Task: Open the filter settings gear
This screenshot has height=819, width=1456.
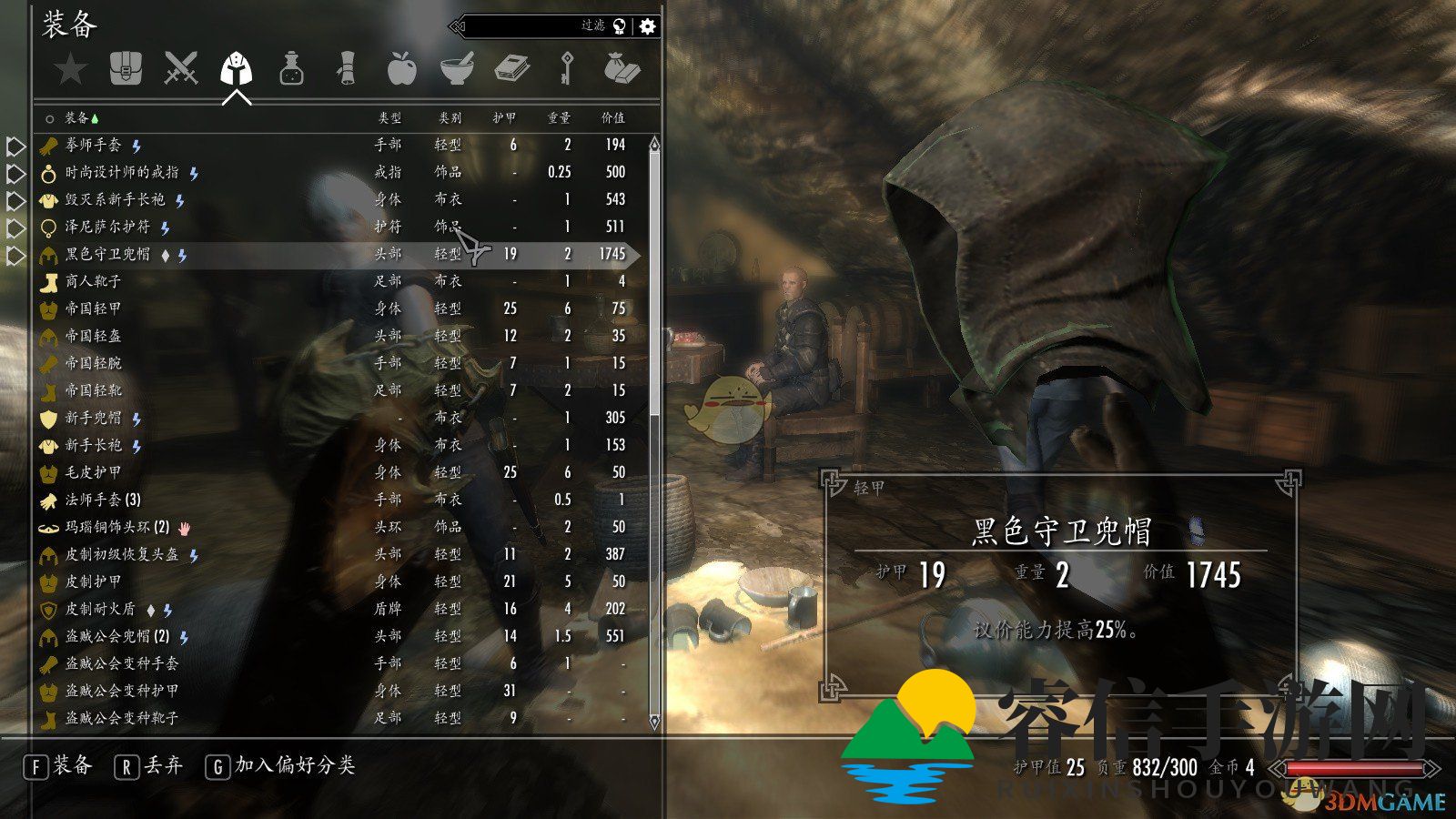Action: pyautogui.click(x=647, y=26)
